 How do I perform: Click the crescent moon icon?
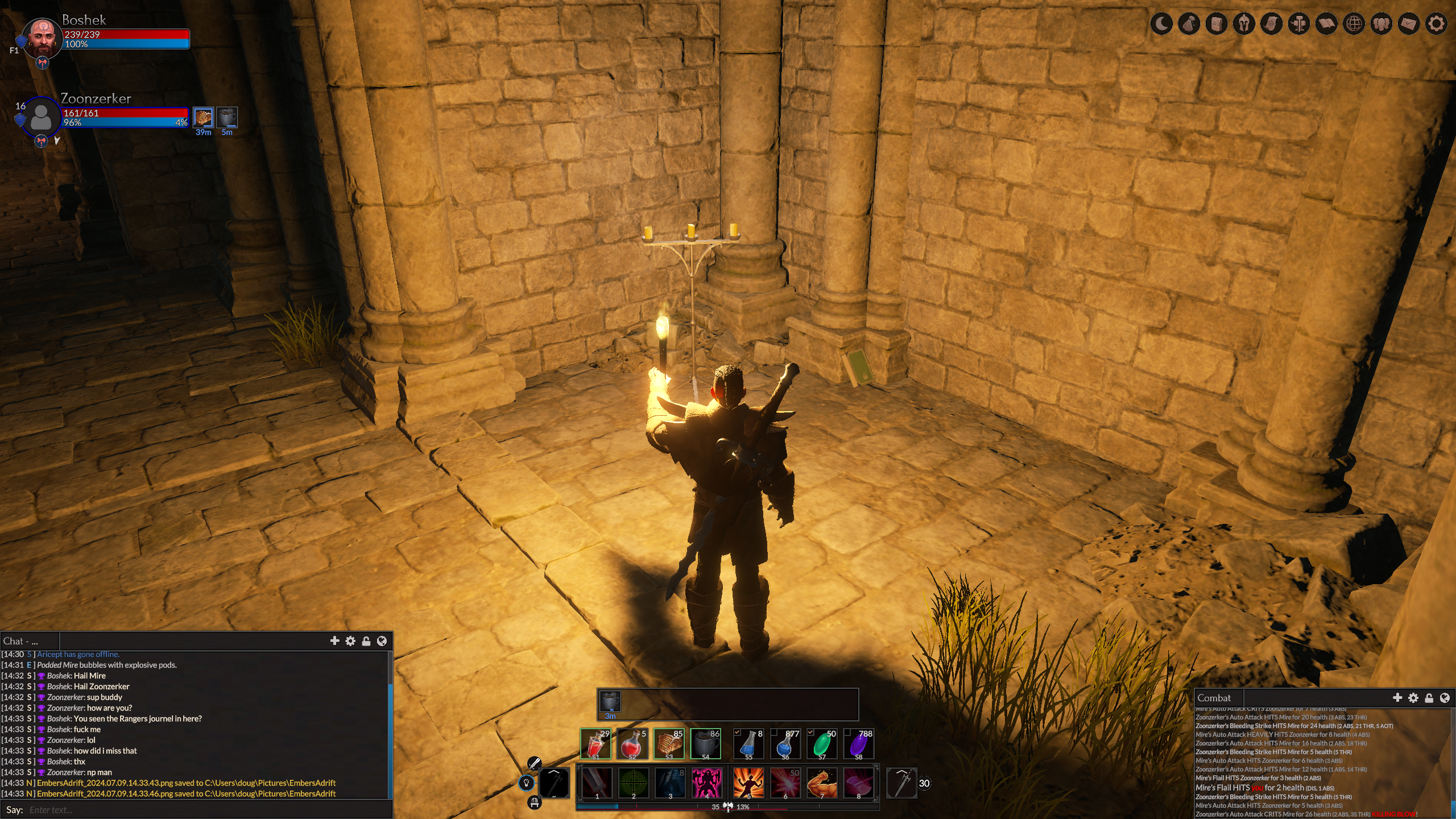[1161, 24]
